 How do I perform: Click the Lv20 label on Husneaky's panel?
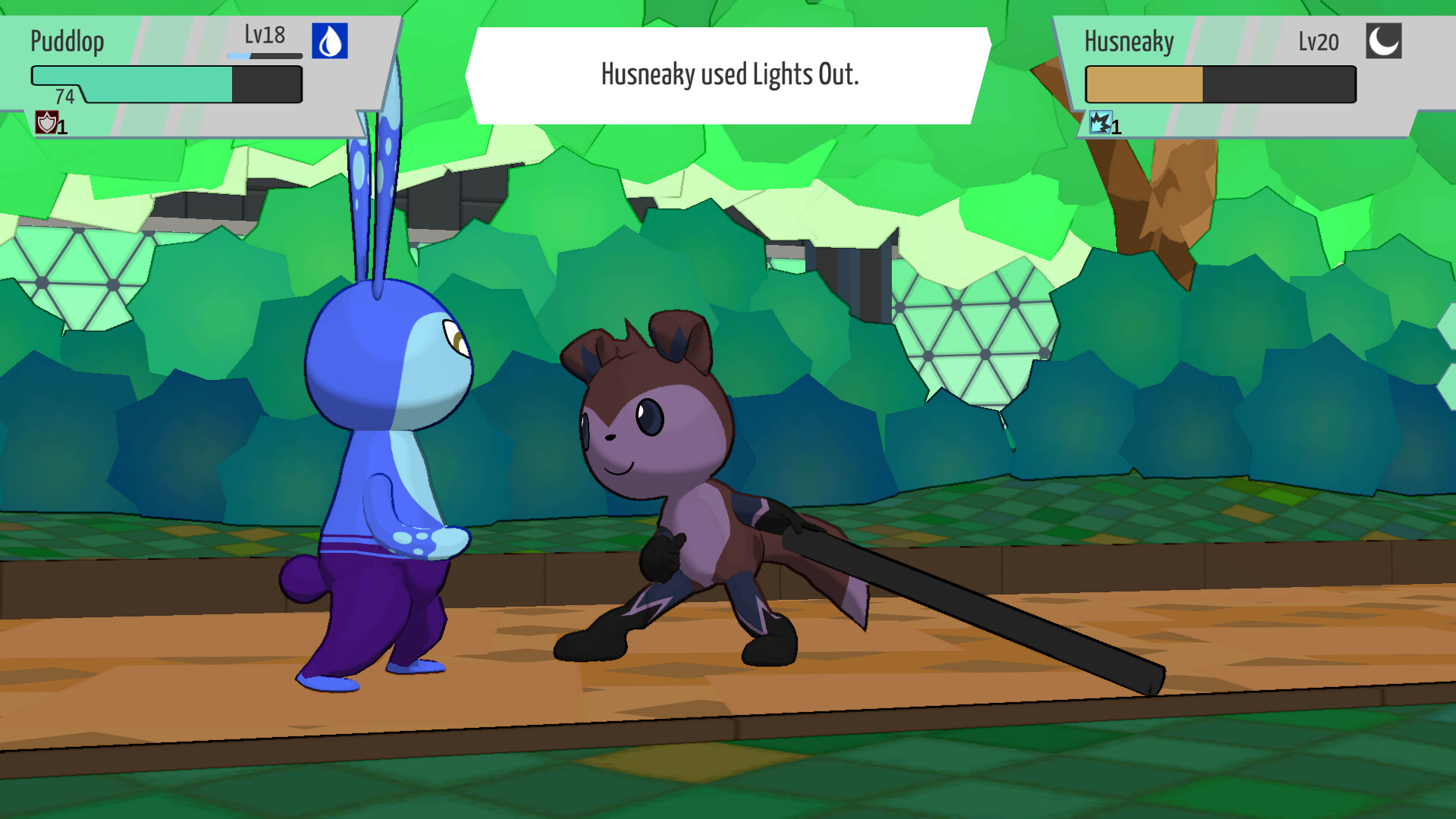[x=1317, y=42]
